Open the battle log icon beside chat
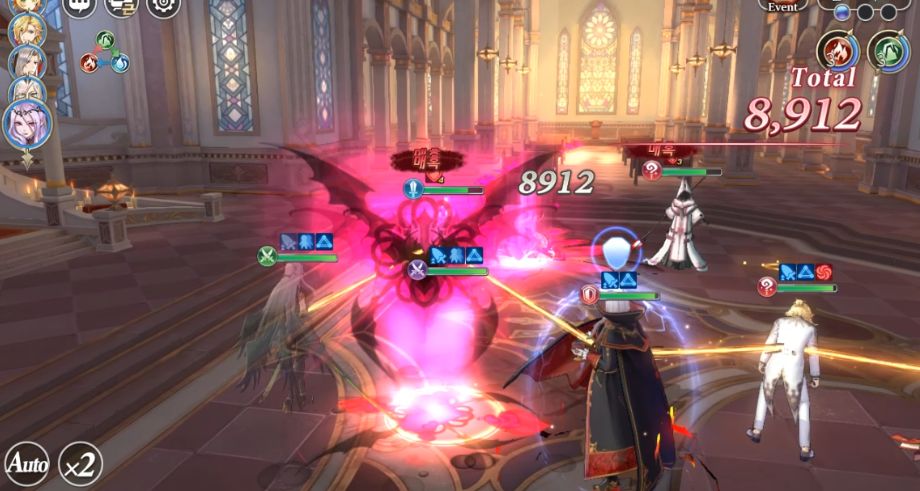The image size is (920, 491). click(121, 5)
